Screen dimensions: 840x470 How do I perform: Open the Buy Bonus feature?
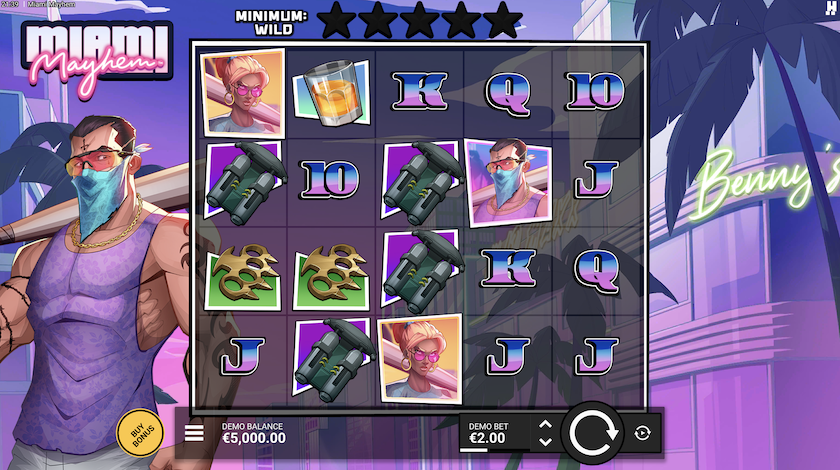pos(137,431)
